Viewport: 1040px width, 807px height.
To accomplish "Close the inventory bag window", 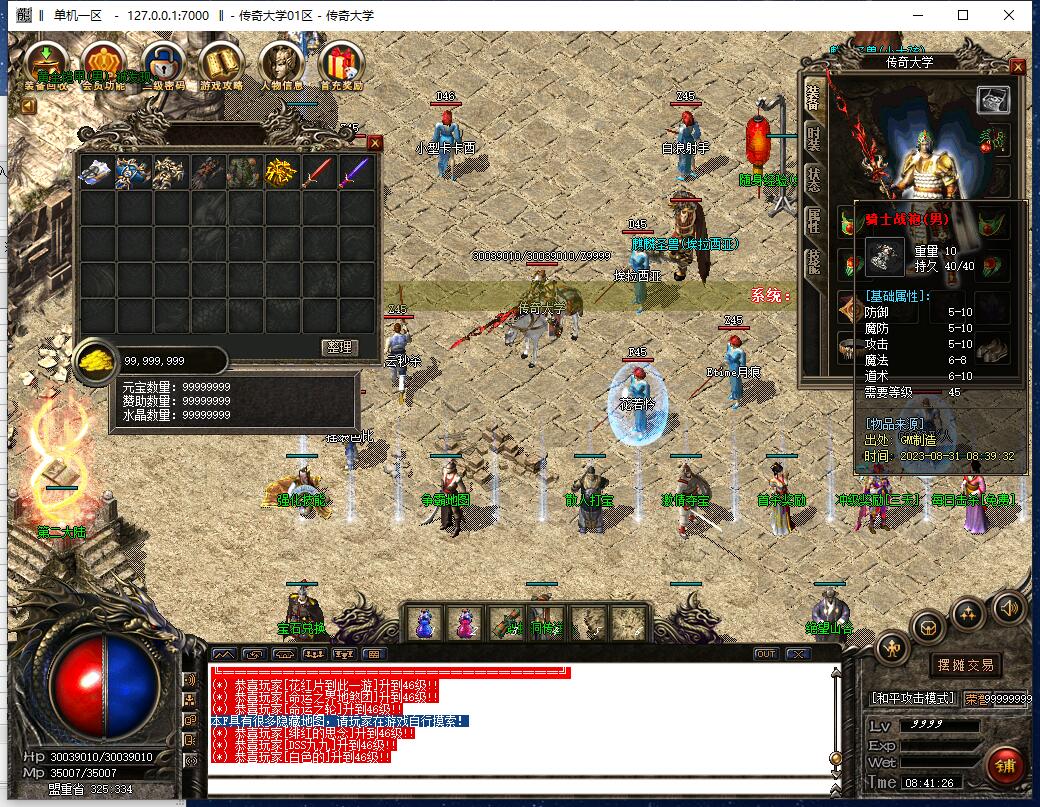I will coord(375,143).
